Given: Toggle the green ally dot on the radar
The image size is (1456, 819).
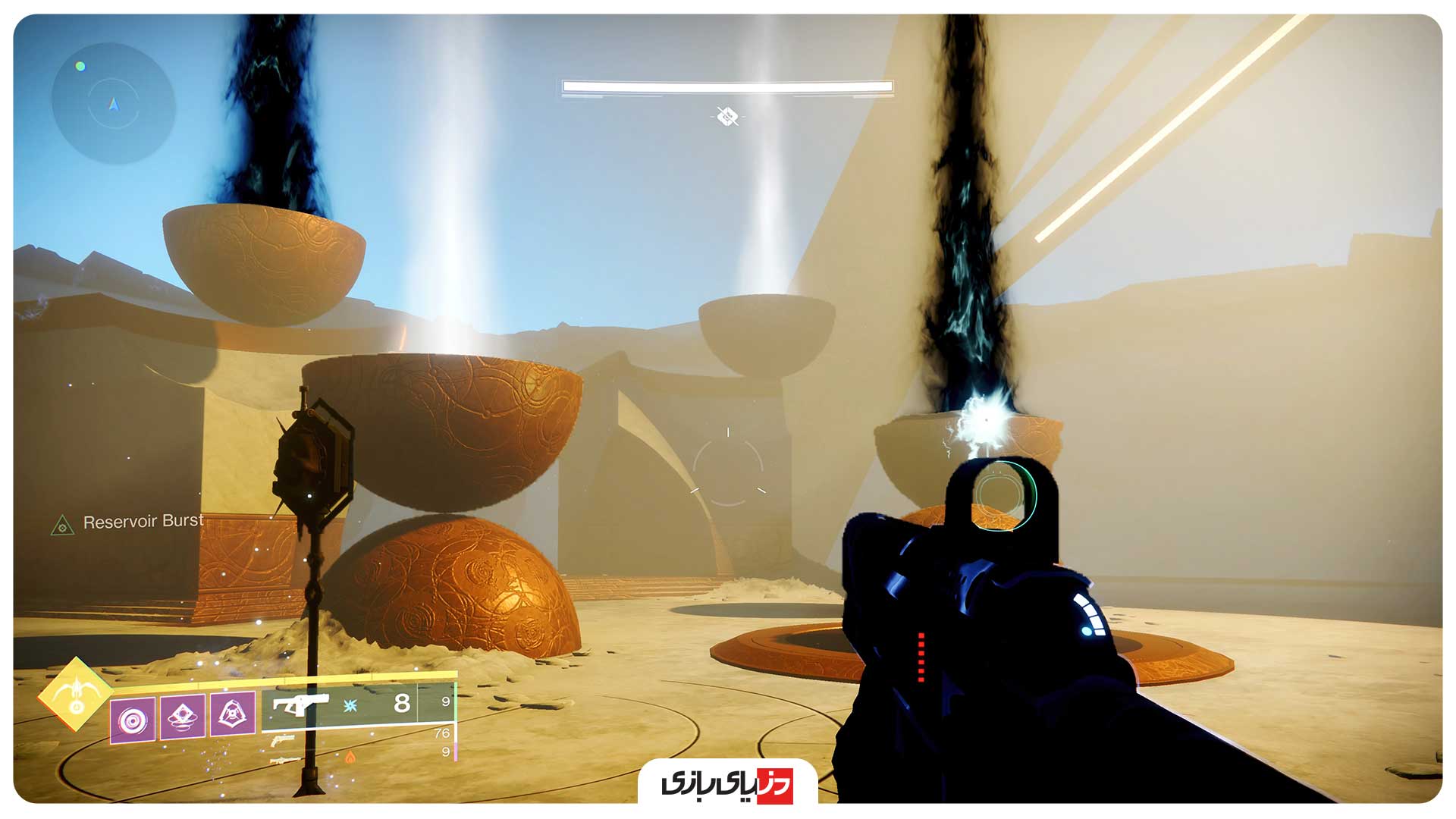Looking at the screenshot, I should pyautogui.click(x=80, y=67).
